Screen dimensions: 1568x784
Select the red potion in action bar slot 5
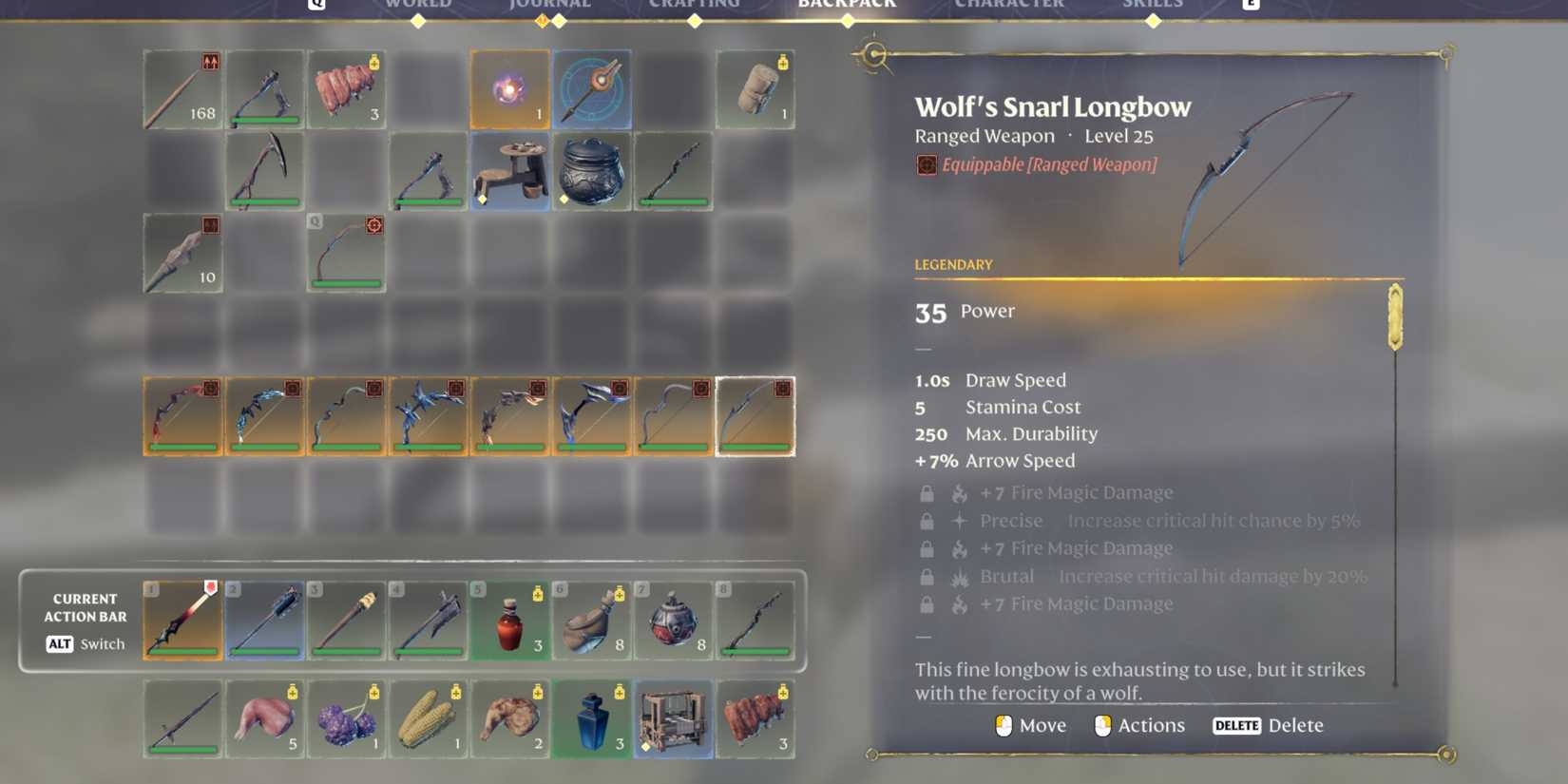click(509, 621)
